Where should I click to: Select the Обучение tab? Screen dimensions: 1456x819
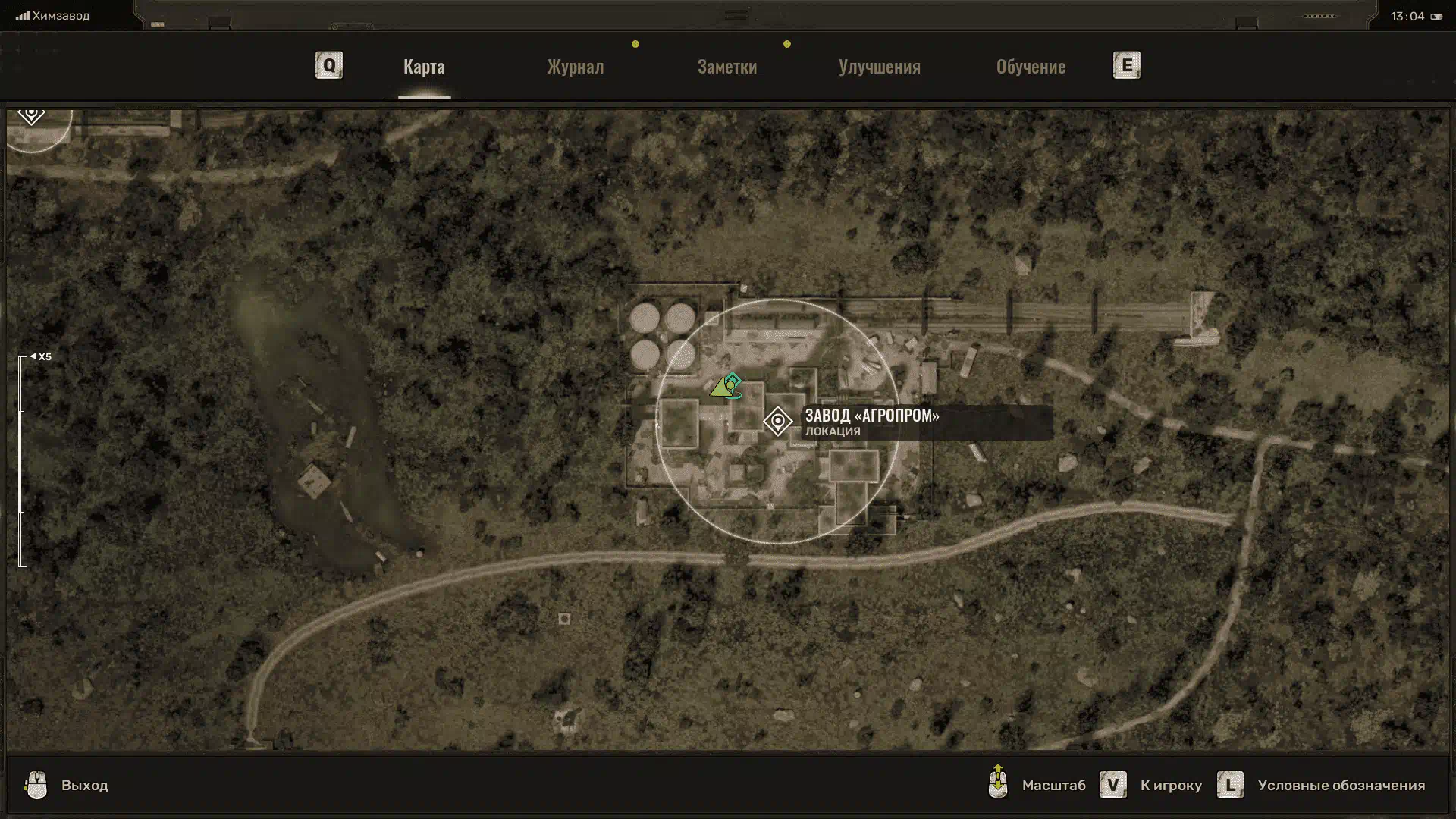click(x=1031, y=67)
